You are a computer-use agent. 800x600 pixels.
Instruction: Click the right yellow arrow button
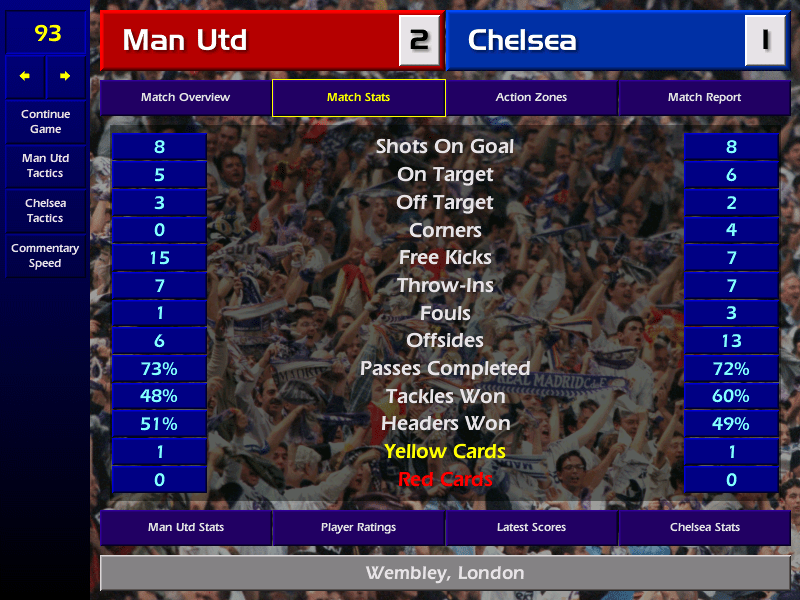click(x=66, y=76)
